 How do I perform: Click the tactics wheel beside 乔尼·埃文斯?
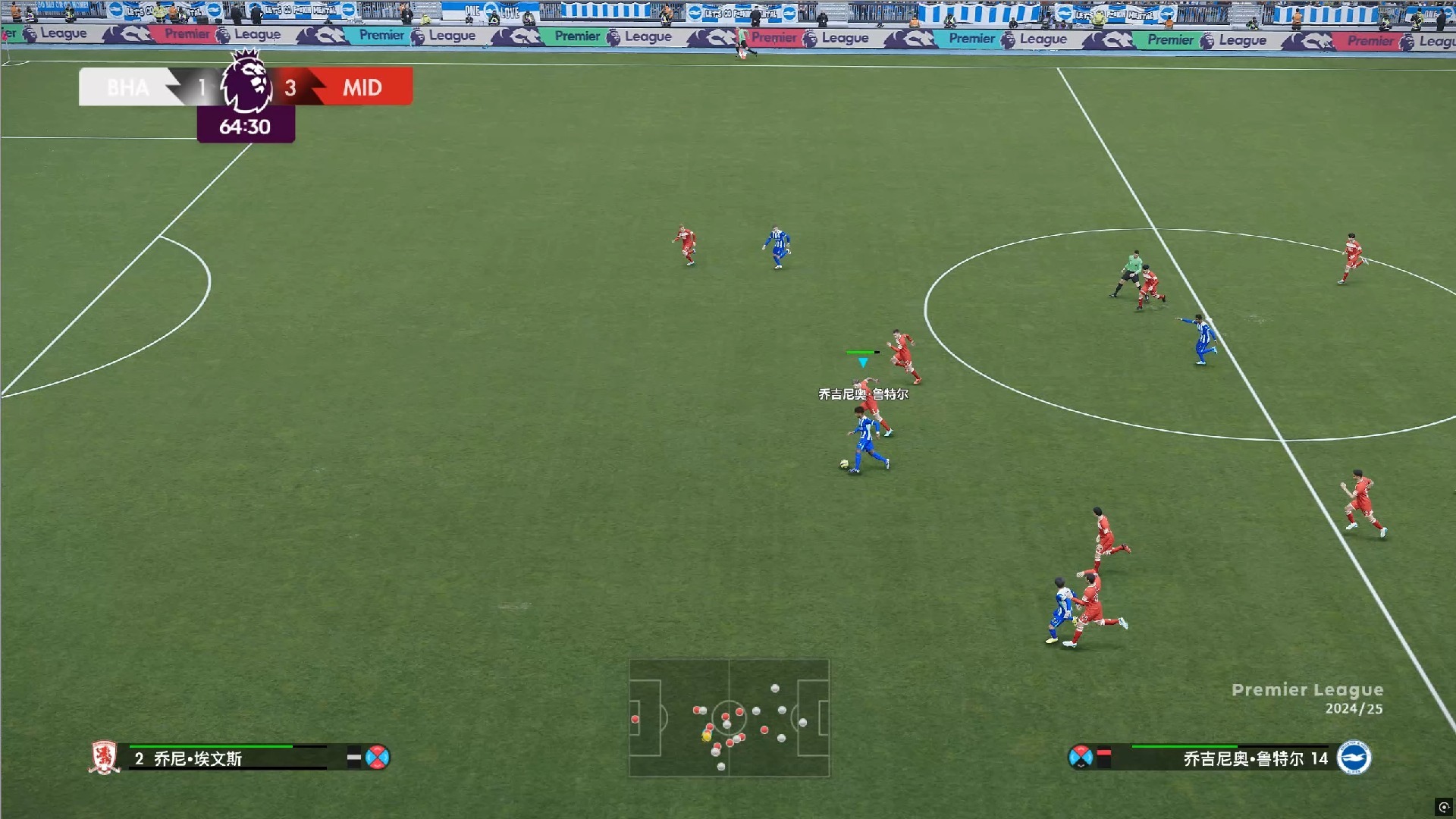coord(377,758)
